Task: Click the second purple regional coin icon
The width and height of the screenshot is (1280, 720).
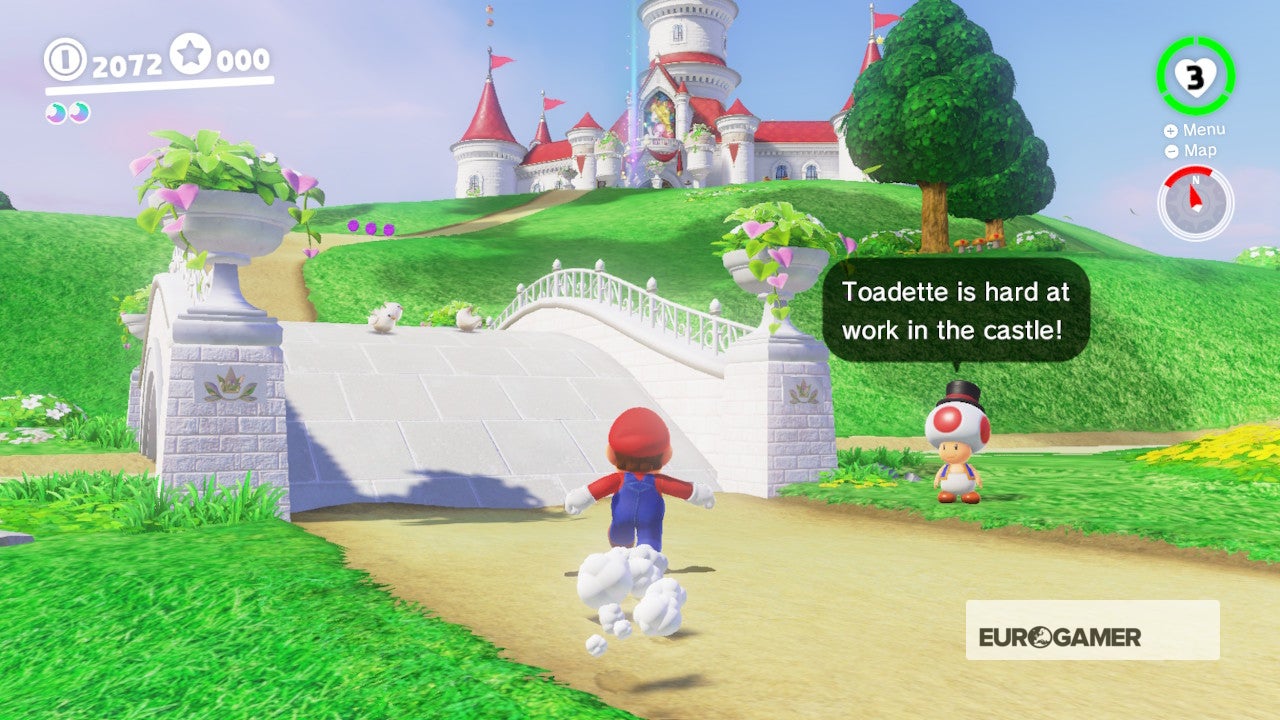Action: (x=79, y=113)
